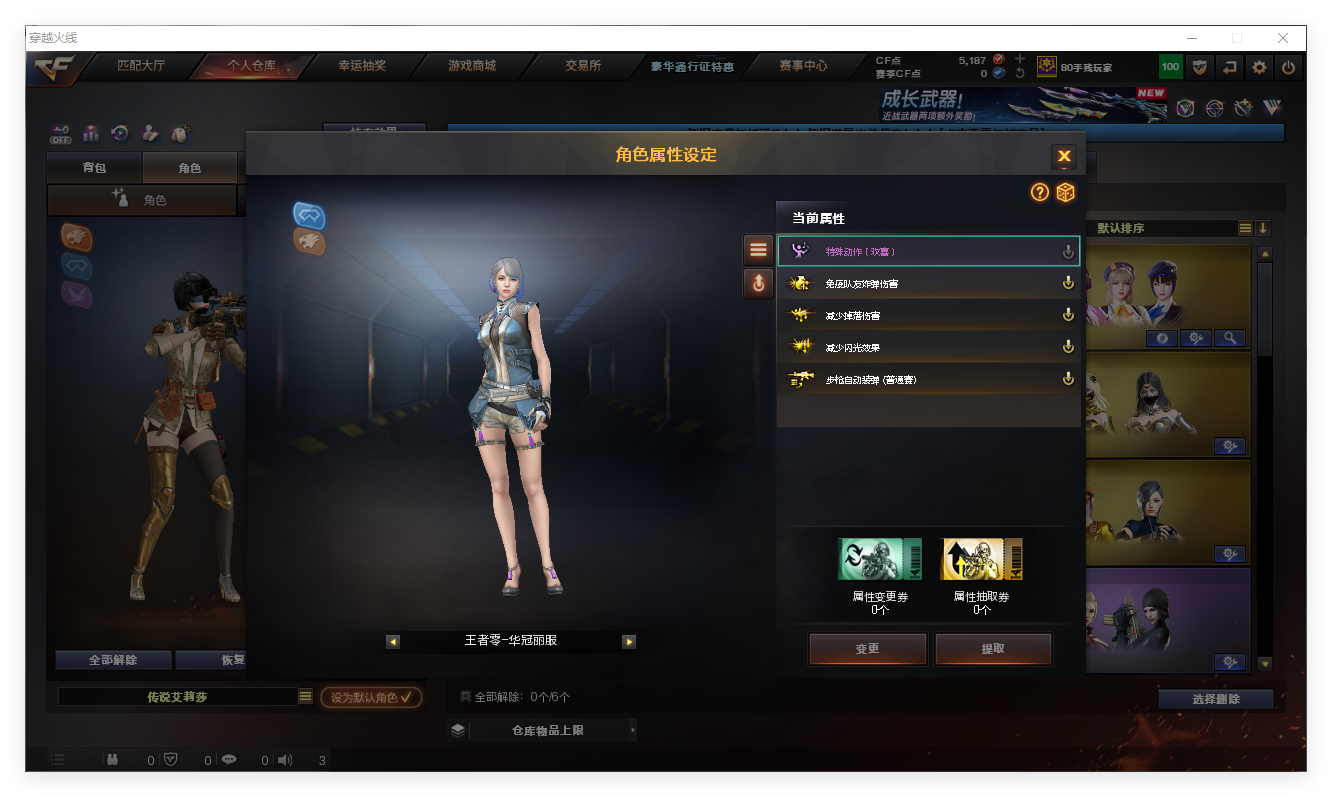
Task: Click the extract arrow on 特殊动作（双喜）attribute
Action: (x=1069, y=251)
